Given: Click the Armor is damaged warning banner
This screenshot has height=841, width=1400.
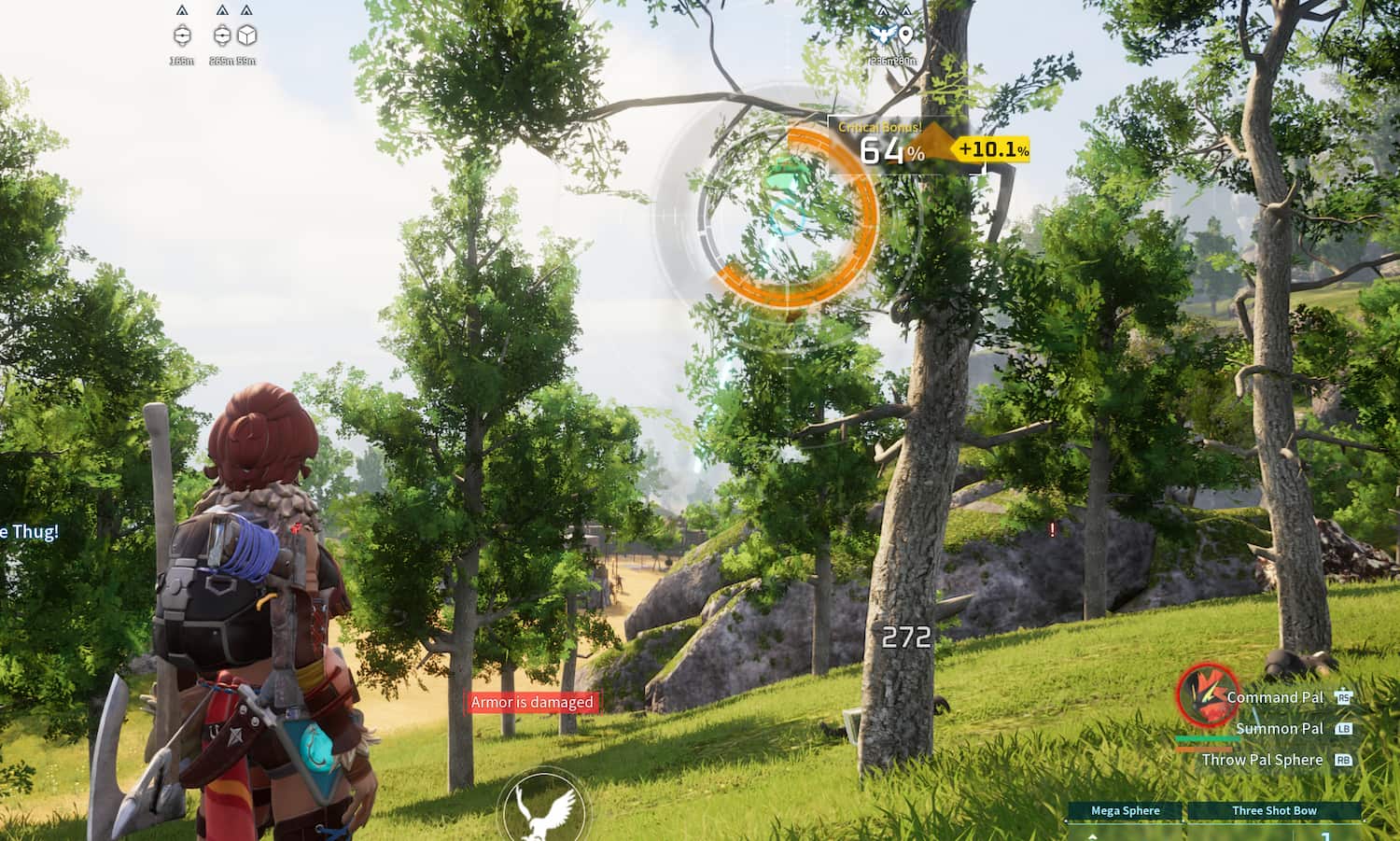Looking at the screenshot, I should [x=533, y=702].
